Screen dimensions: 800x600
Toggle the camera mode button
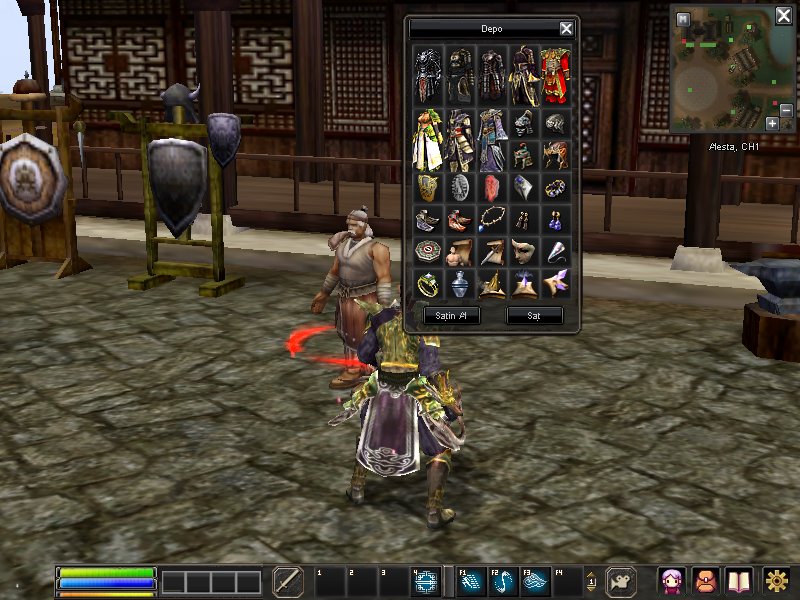pyautogui.click(x=623, y=581)
